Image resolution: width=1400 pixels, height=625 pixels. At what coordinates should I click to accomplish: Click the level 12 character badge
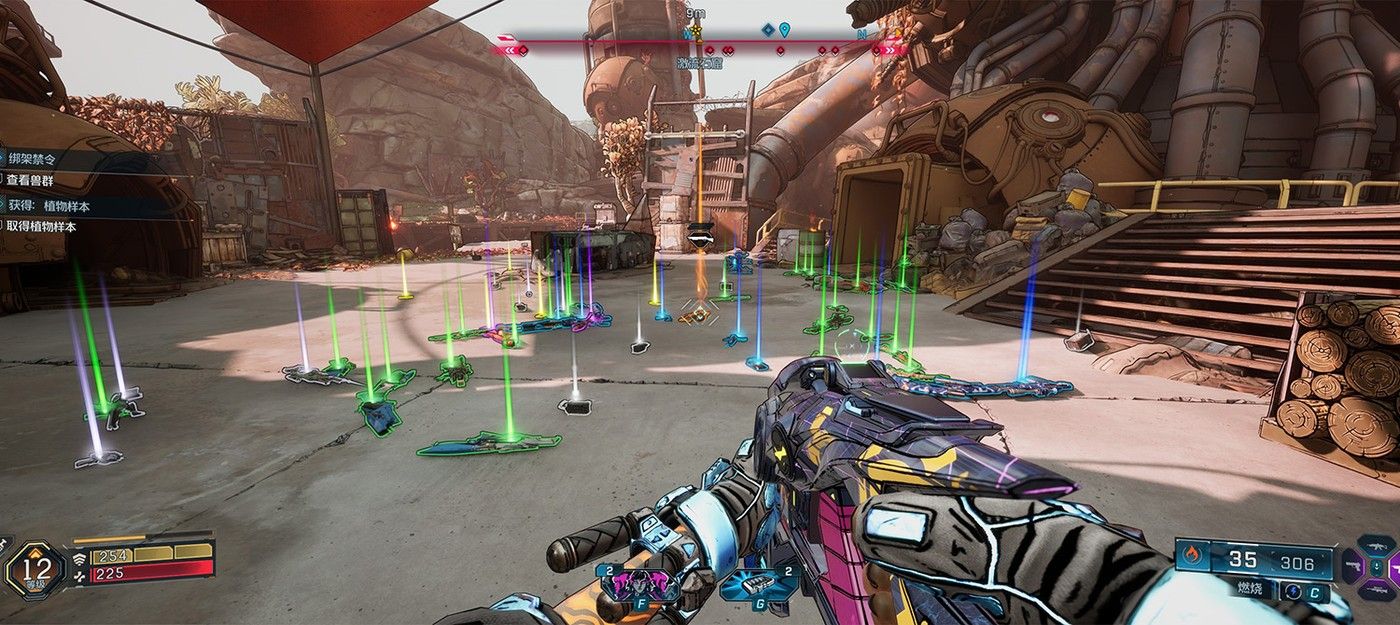click(x=36, y=570)
